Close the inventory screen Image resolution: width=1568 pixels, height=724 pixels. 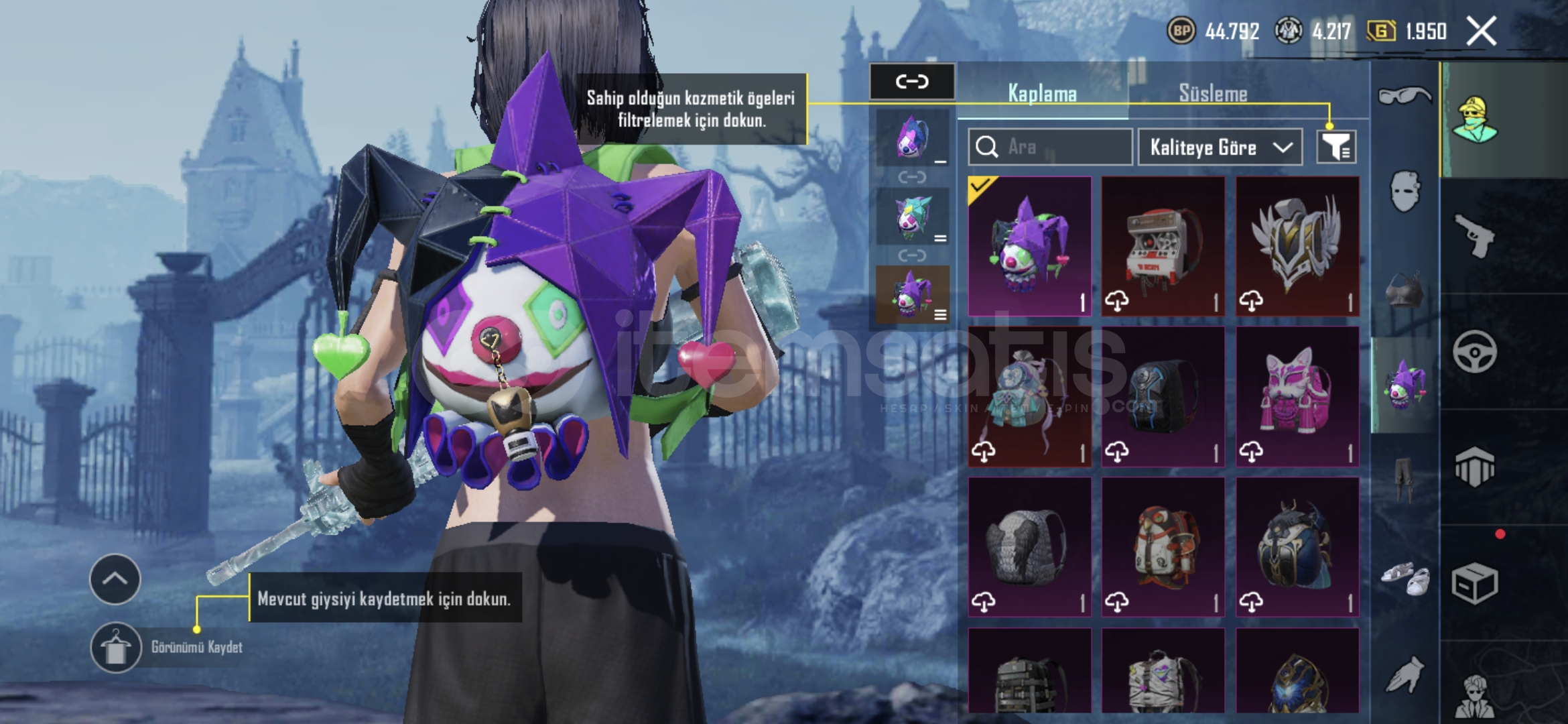tap(1481, 31)
